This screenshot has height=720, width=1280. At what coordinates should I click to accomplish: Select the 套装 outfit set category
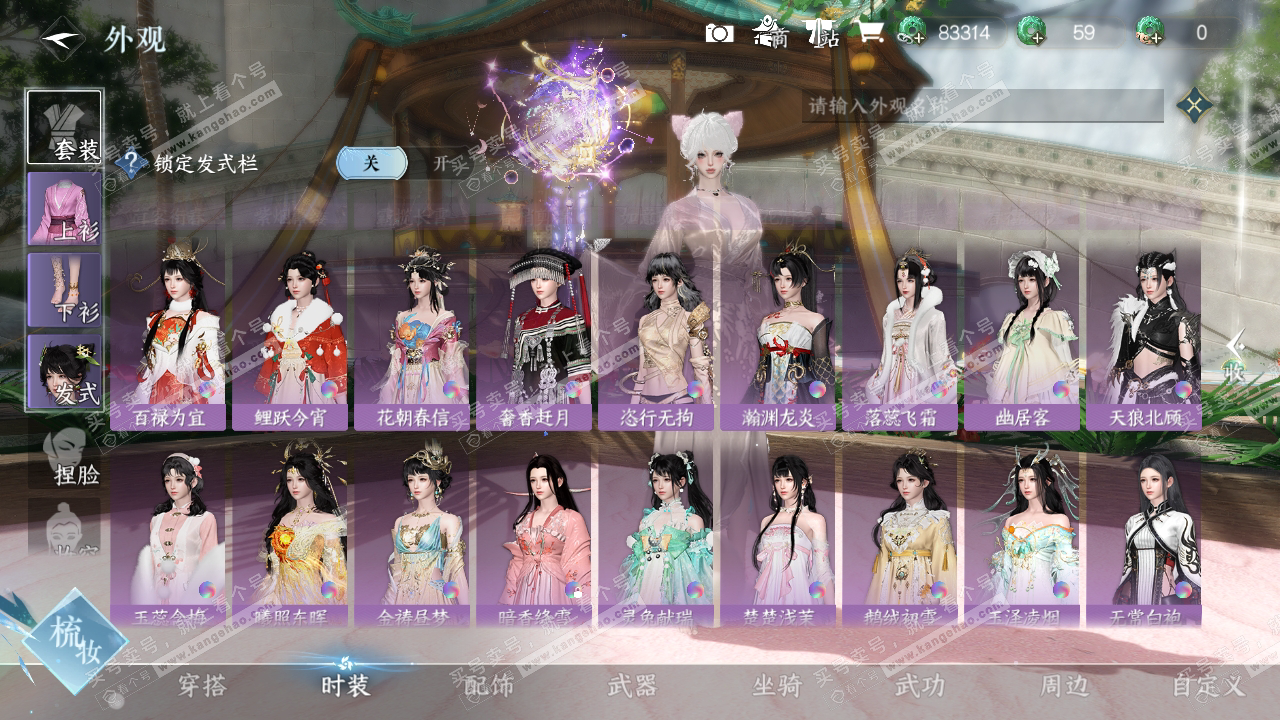(64, 127)
